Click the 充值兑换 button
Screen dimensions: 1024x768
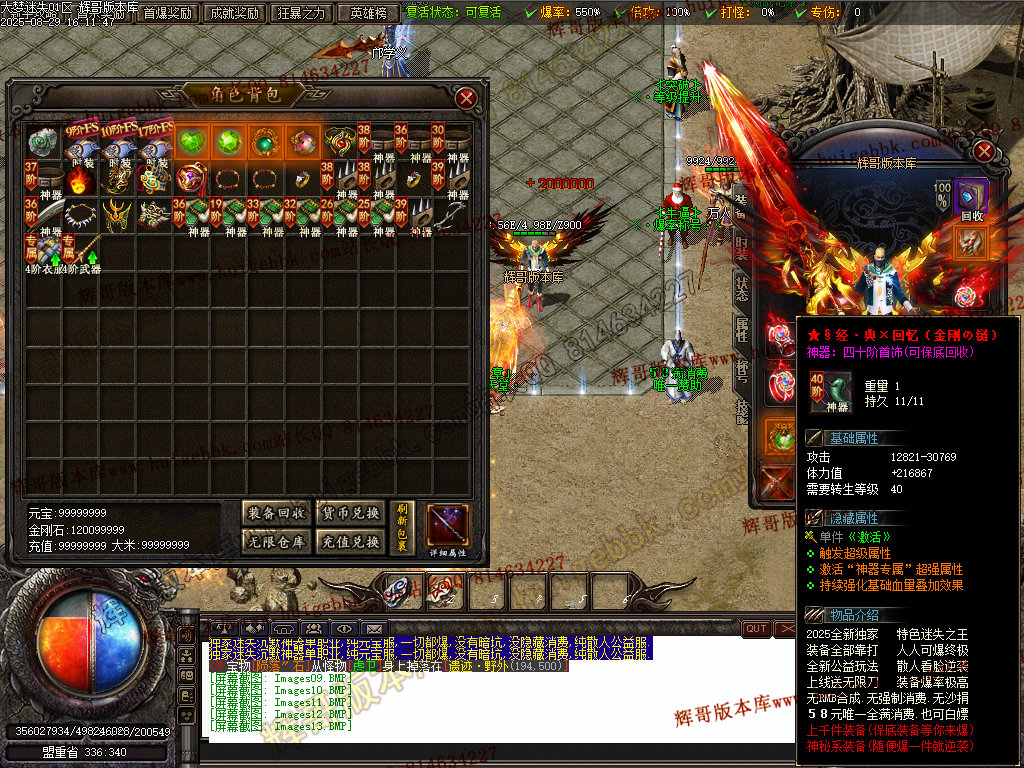pyautogui.click(x=349, y=541)
